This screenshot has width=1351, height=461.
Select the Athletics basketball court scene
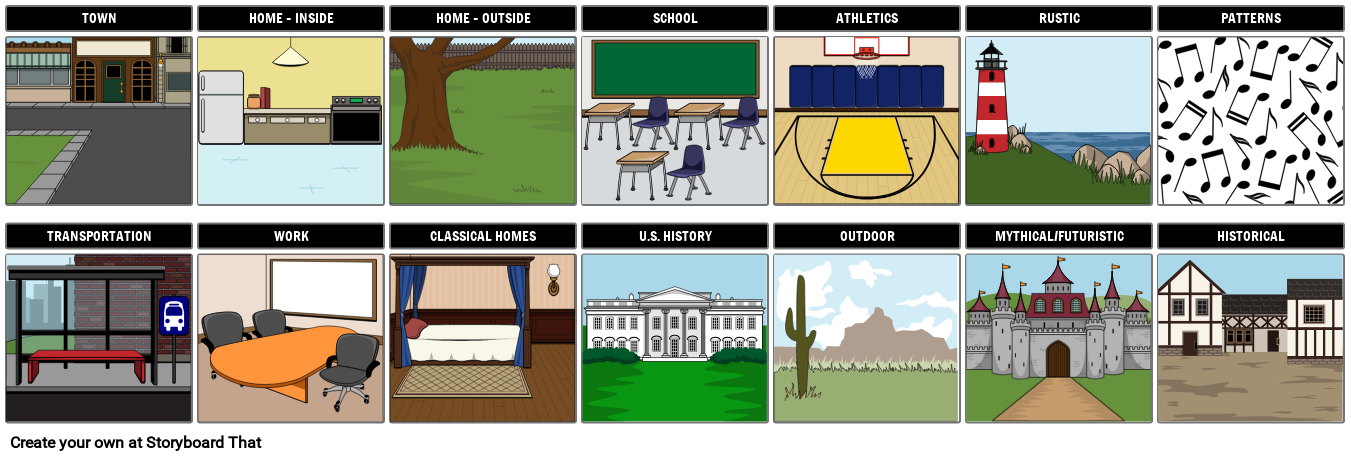[866, 121]
